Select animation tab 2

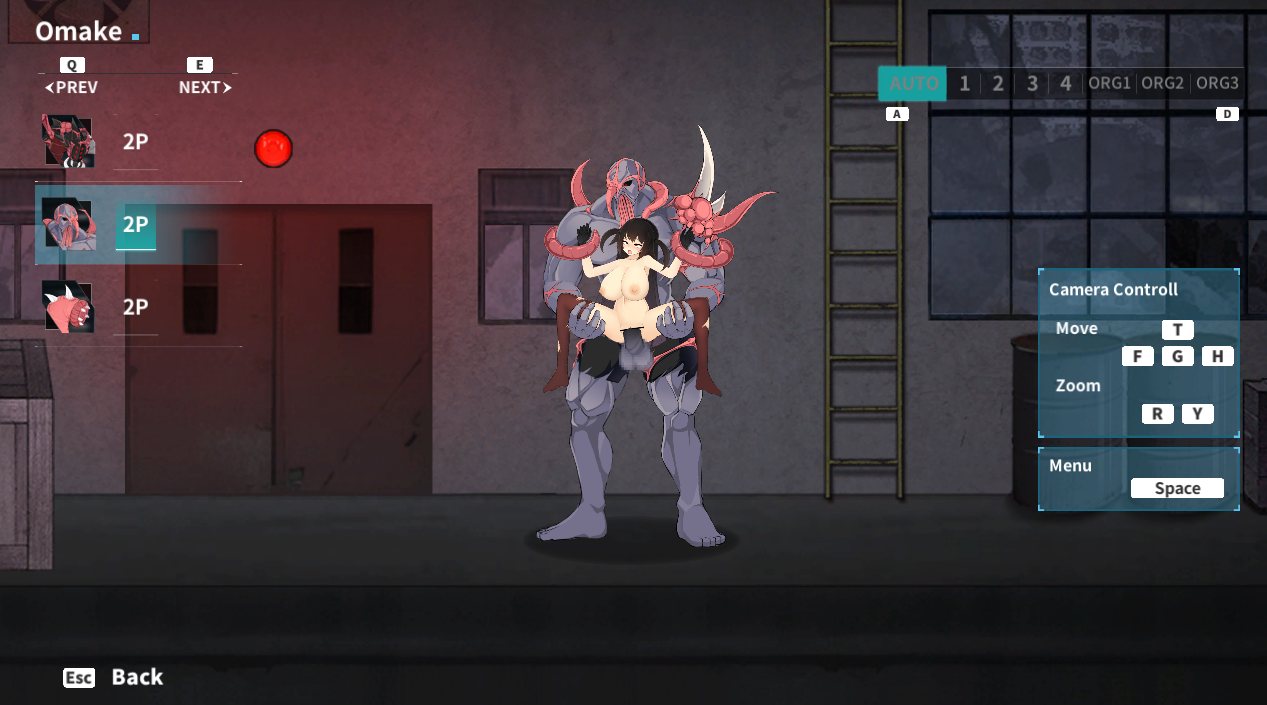[998, 83]
